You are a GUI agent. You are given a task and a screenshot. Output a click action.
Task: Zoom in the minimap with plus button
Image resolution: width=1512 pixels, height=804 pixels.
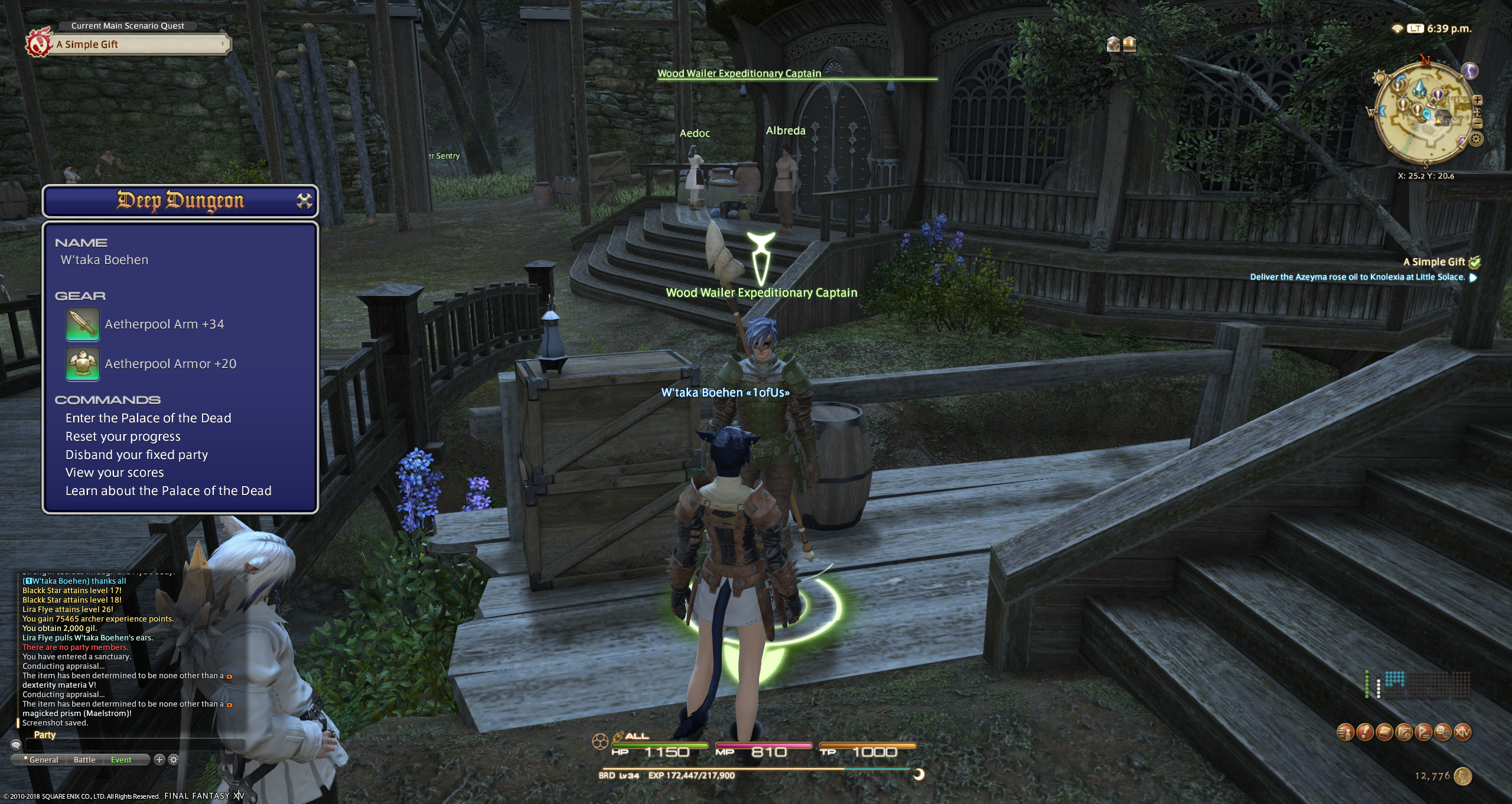point(1477,100)
